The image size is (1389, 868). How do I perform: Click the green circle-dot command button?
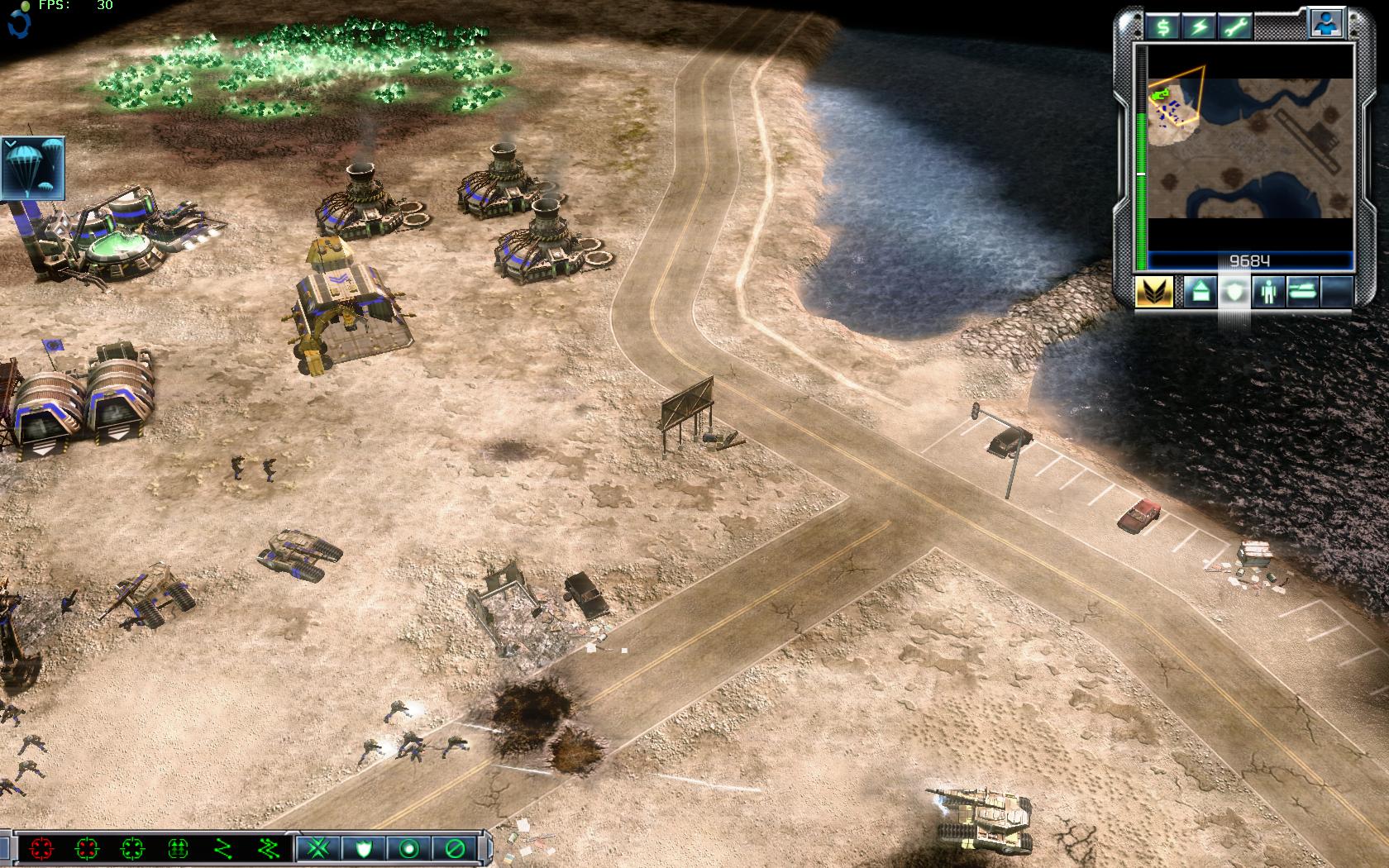(409, 847)
